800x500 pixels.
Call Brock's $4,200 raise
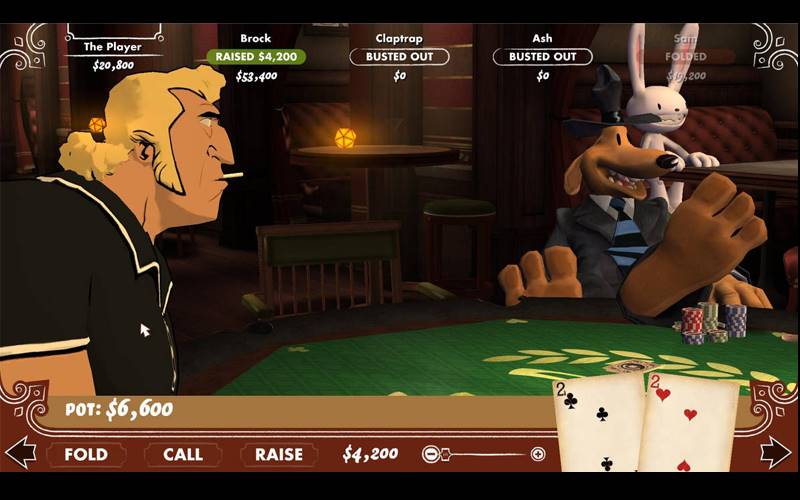tap(183, 454)
